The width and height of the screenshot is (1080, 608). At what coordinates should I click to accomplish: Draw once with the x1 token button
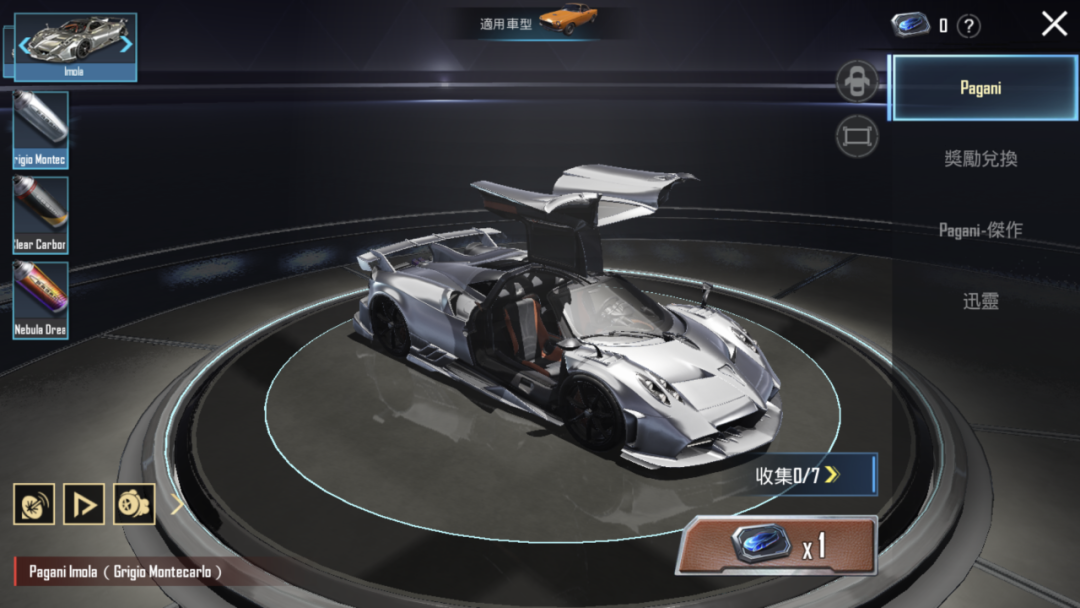[x=777, y=545]
